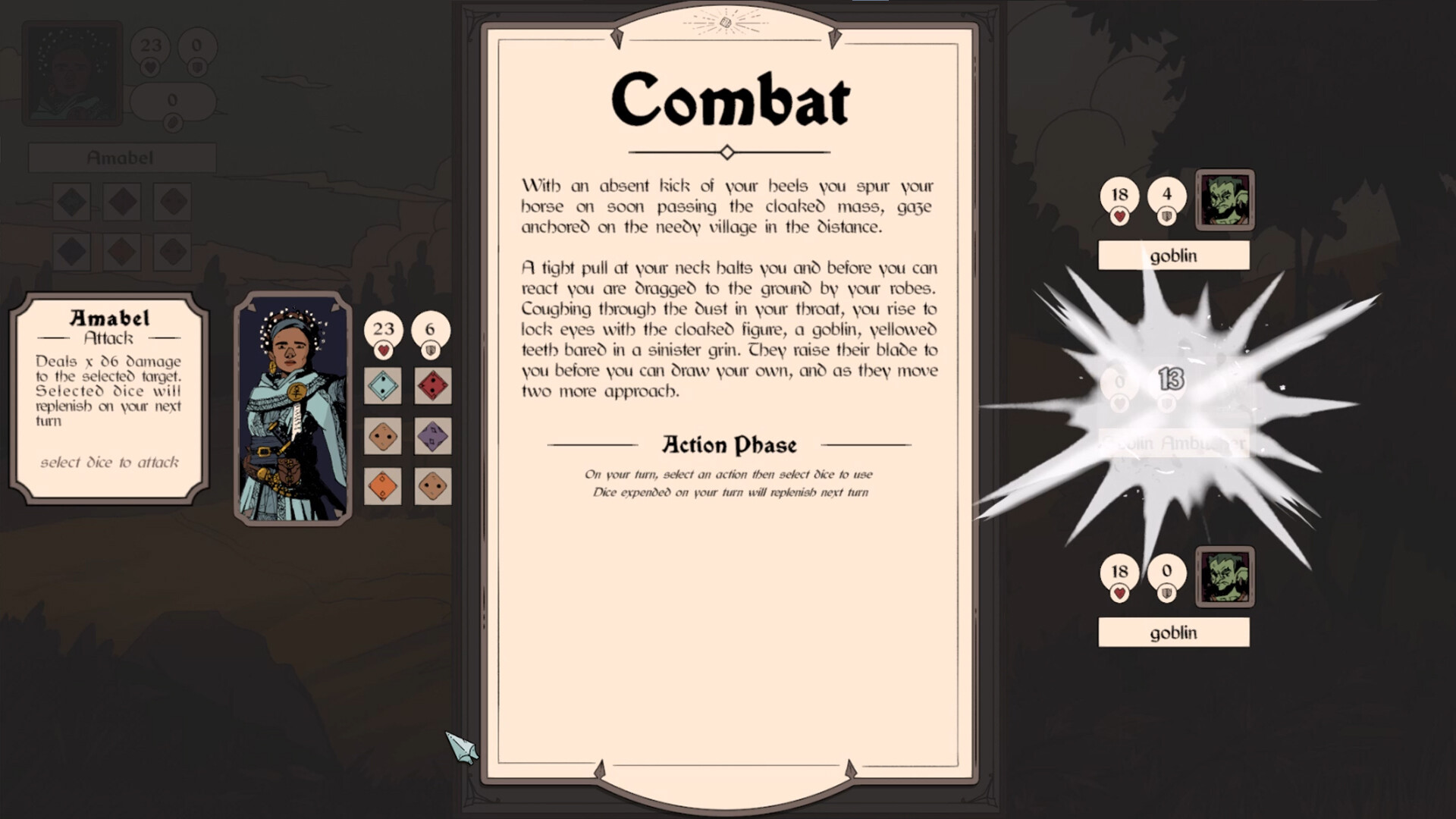Click the lower goblin nameplate
This screenshot has height=819, width=1456.
(x=1173, y=631)
